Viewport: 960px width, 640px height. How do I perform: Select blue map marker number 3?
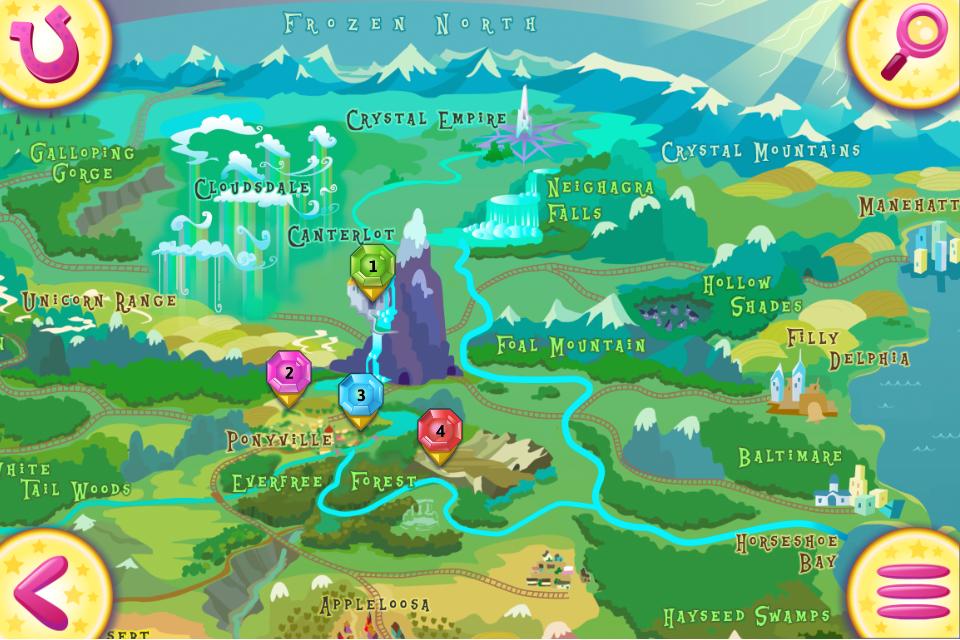pos(361,396)
